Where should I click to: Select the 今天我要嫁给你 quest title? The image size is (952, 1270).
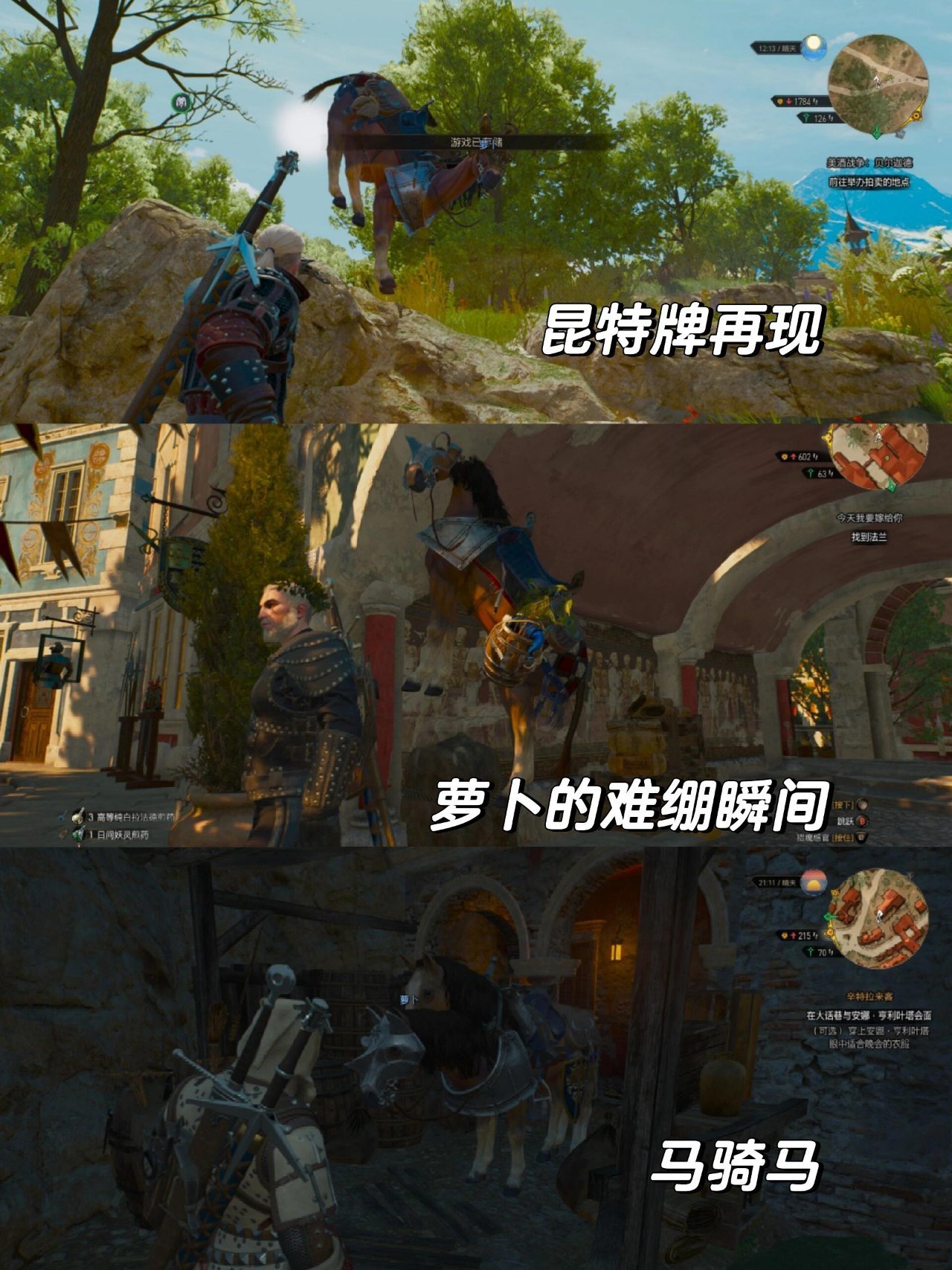pos(869,518)
